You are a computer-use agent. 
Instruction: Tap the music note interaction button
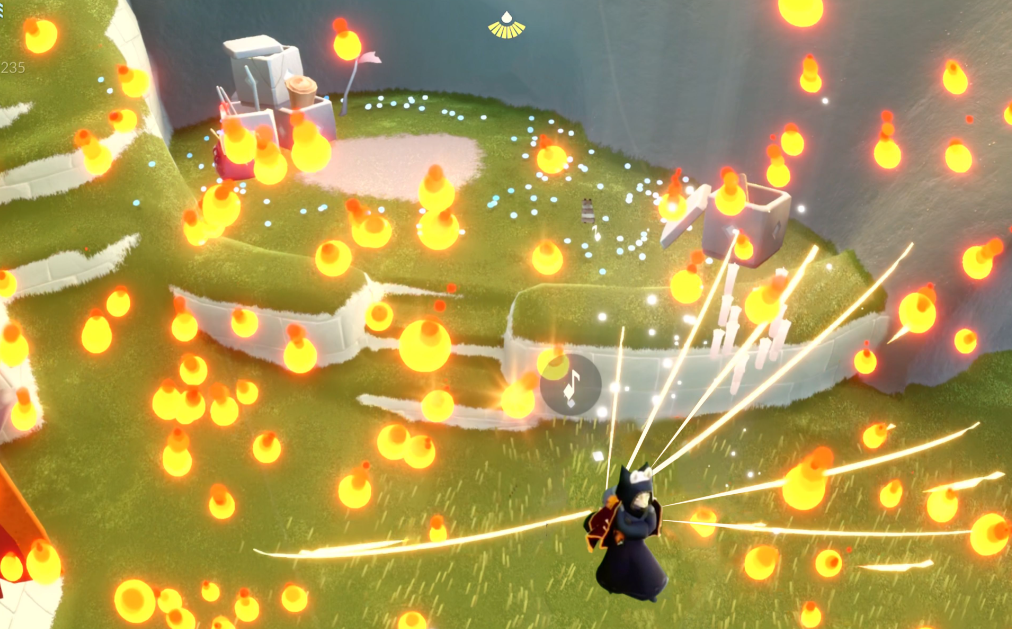pos(571,385)
